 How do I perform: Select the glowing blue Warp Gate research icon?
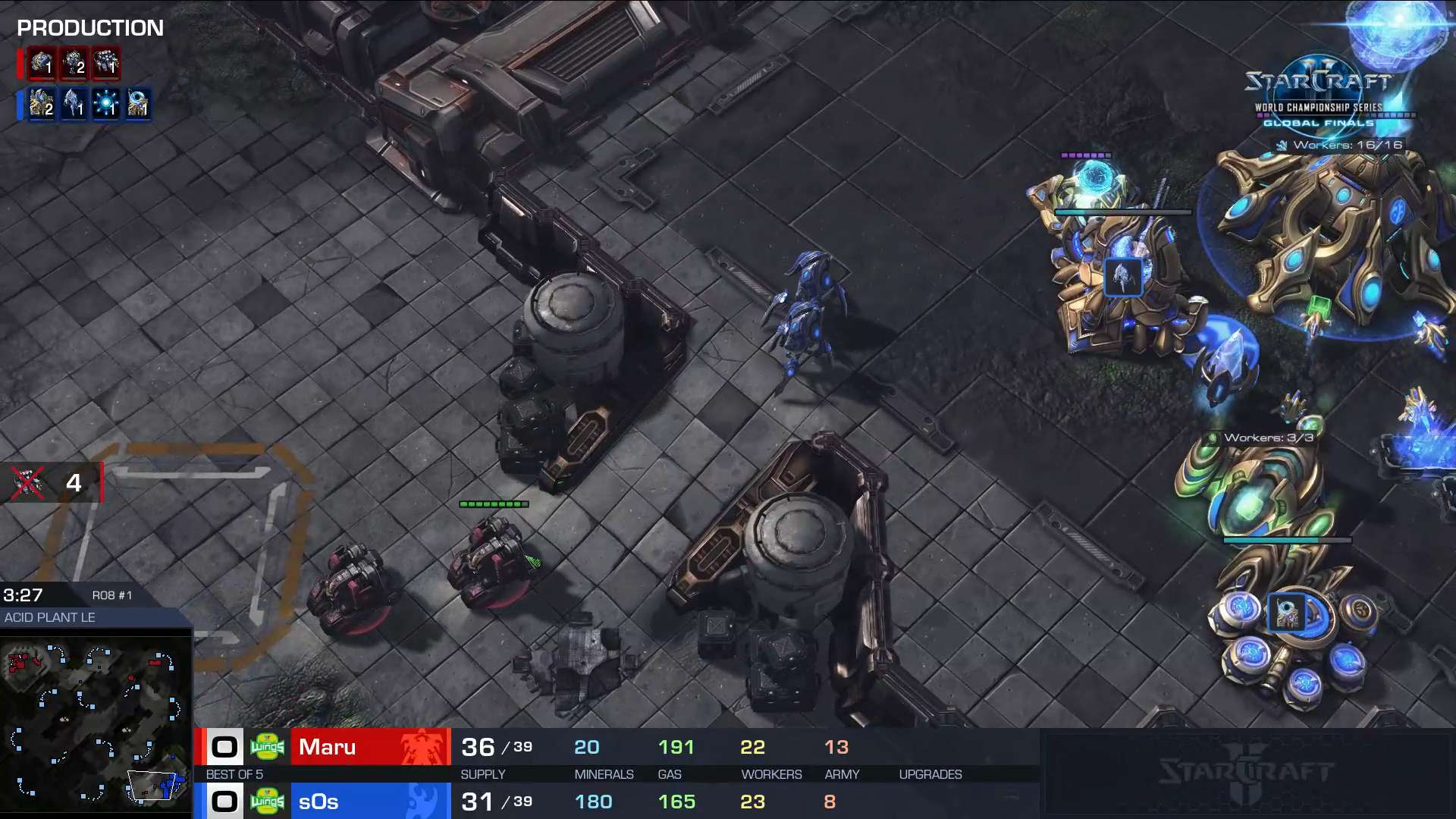pos(106,104)
